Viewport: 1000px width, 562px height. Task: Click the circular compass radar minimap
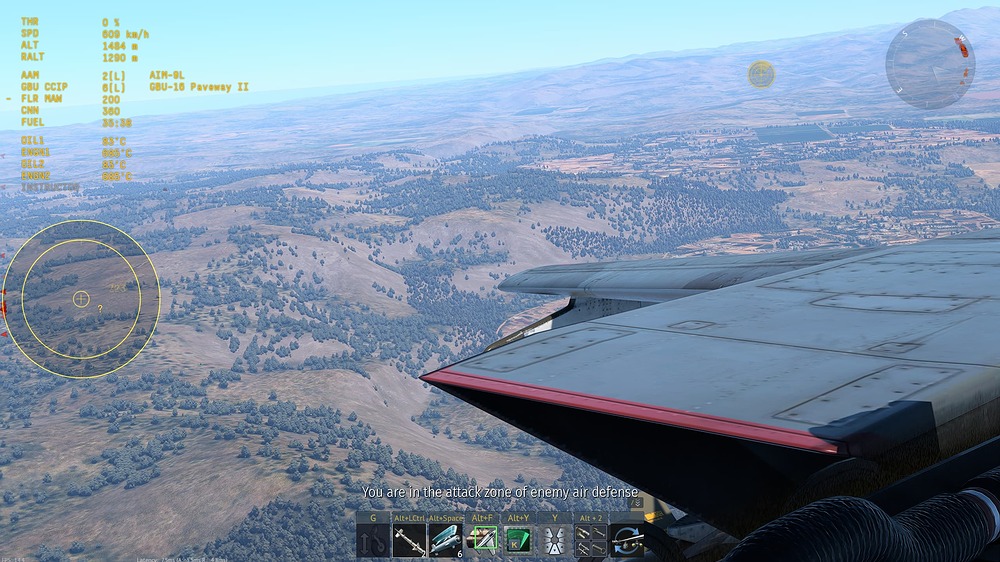click(930, 64)
